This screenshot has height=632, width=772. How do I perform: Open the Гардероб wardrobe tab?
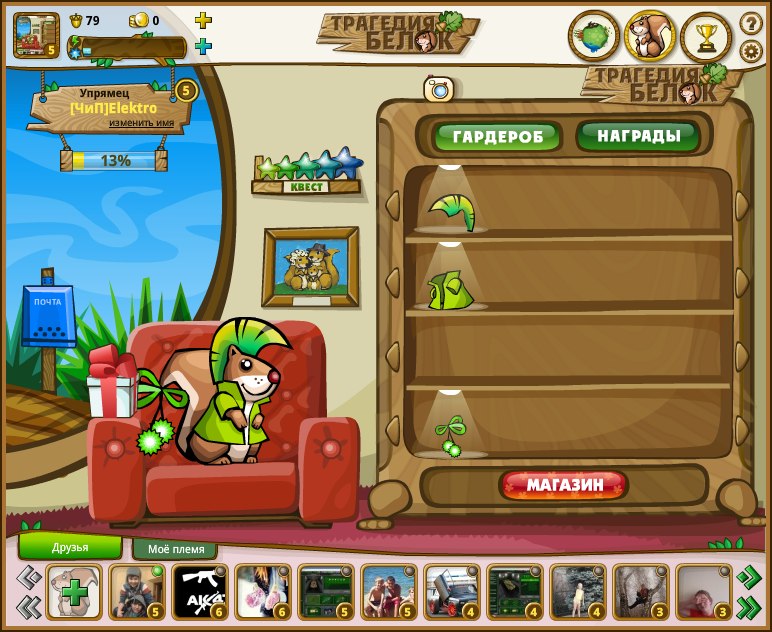tap(497, 137)
